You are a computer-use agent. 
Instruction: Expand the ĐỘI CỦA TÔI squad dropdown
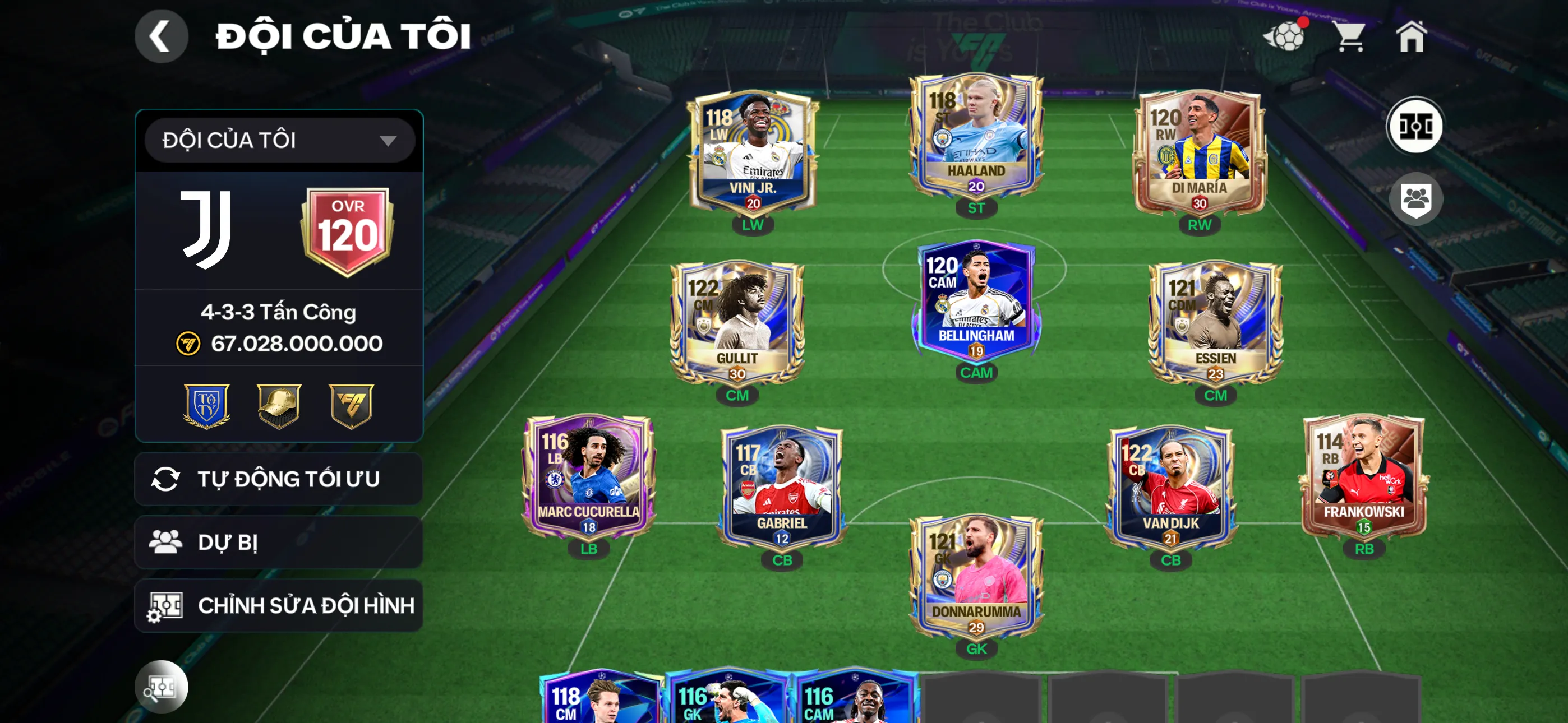point(279,140)
